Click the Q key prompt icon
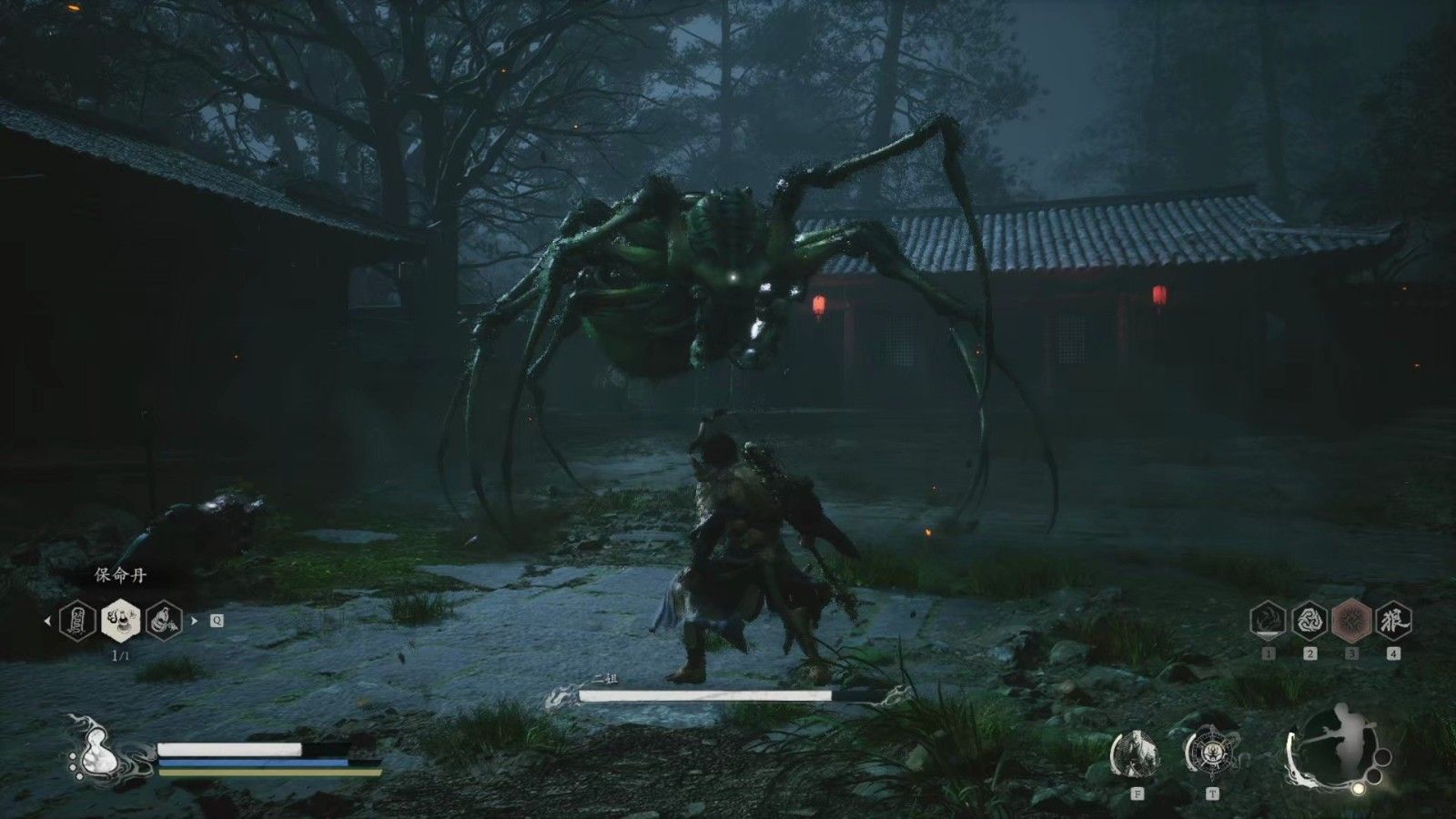Viewport: 1456px width, 819px height. pyautogui.click(x=217, y=622)
